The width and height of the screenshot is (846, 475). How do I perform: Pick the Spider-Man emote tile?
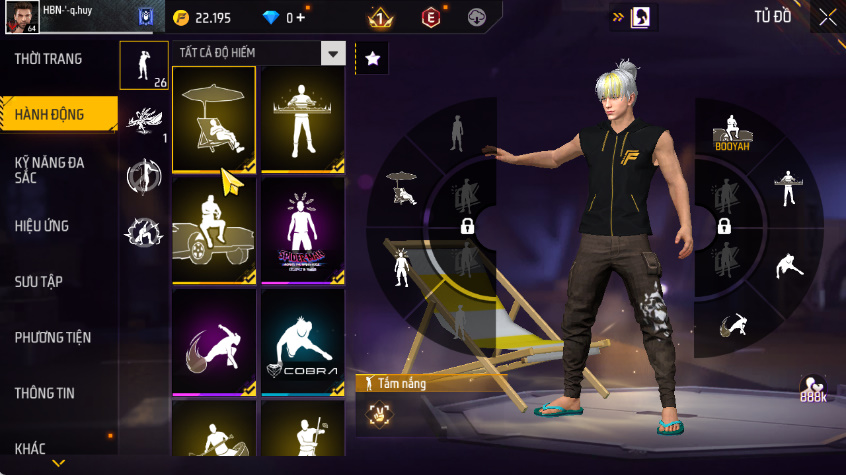pos(302,230)
